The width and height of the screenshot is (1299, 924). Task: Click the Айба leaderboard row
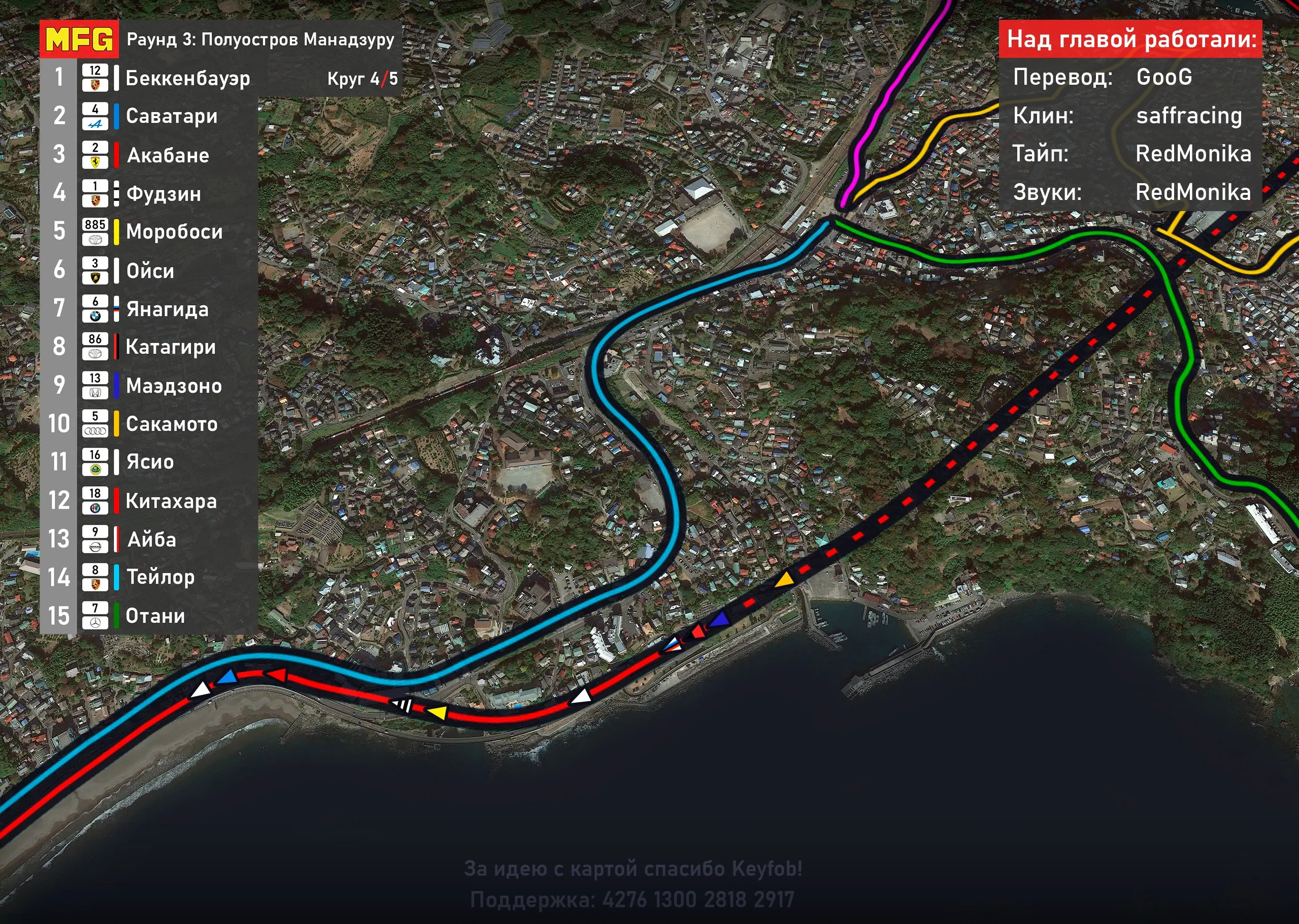(x=151, y=539)
